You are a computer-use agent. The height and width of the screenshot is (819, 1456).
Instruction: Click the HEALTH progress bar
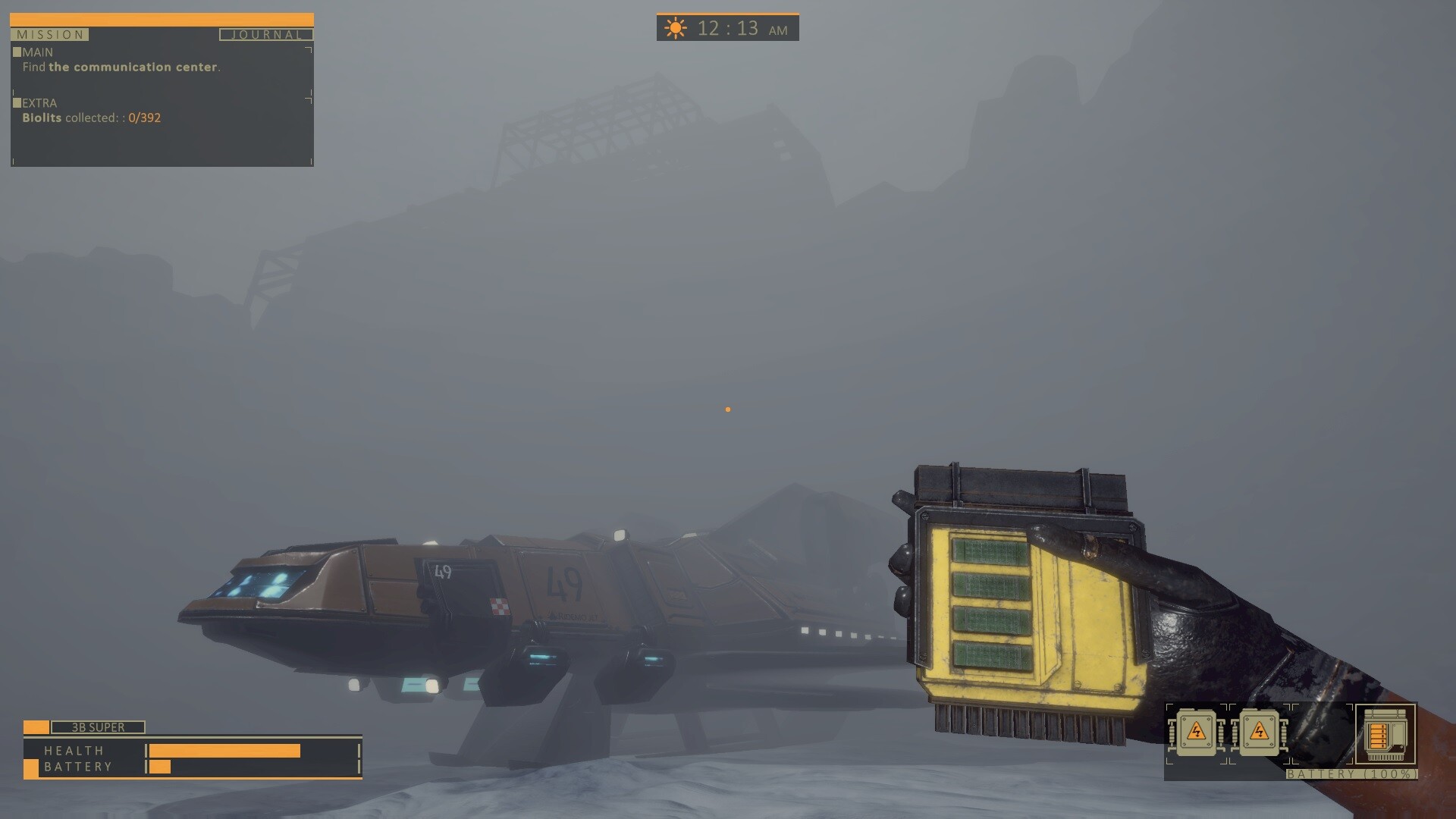(x=224, y=750)
